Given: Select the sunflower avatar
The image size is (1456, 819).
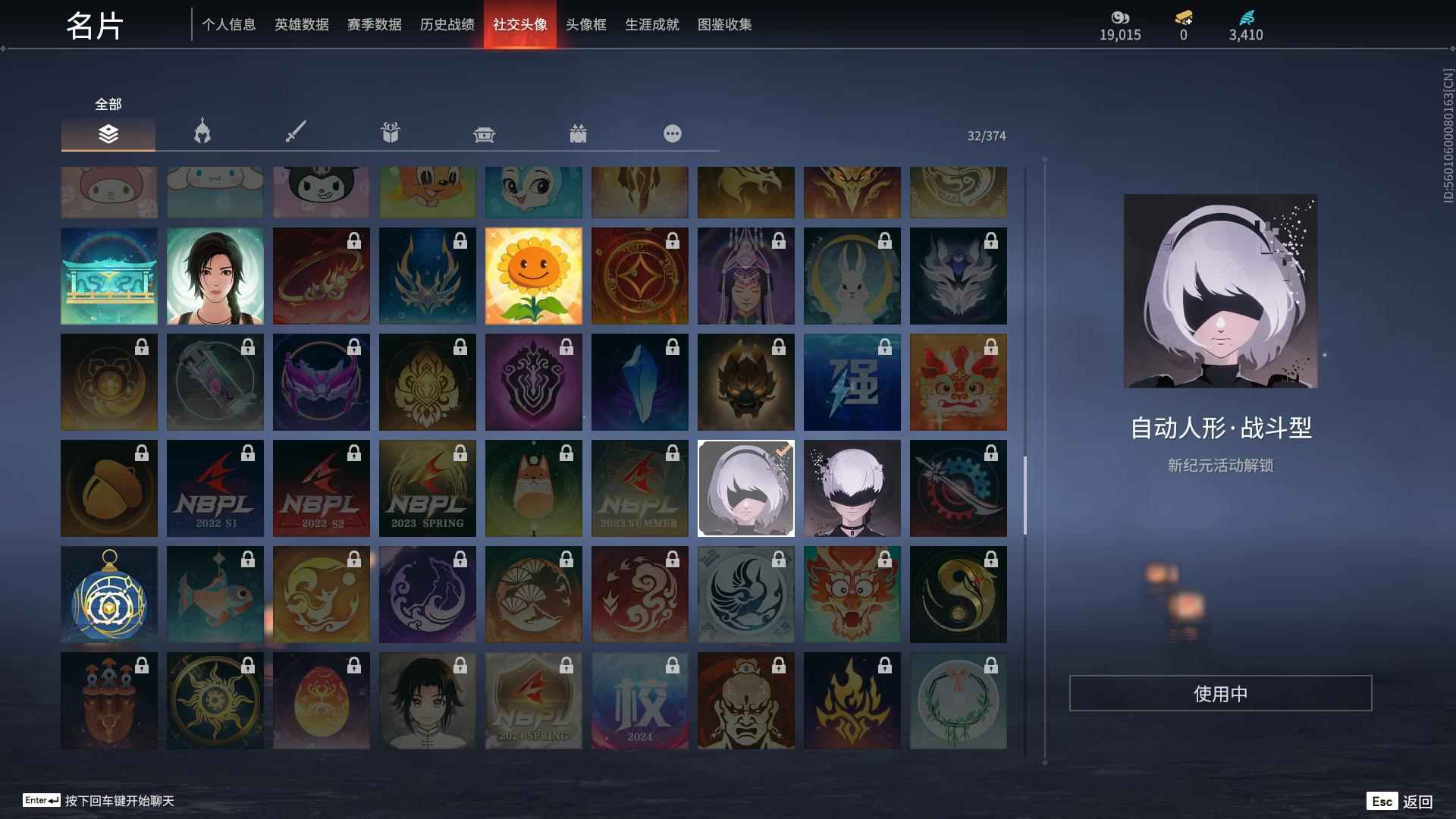Looking at the screenshot, I should tap(533, 275).
